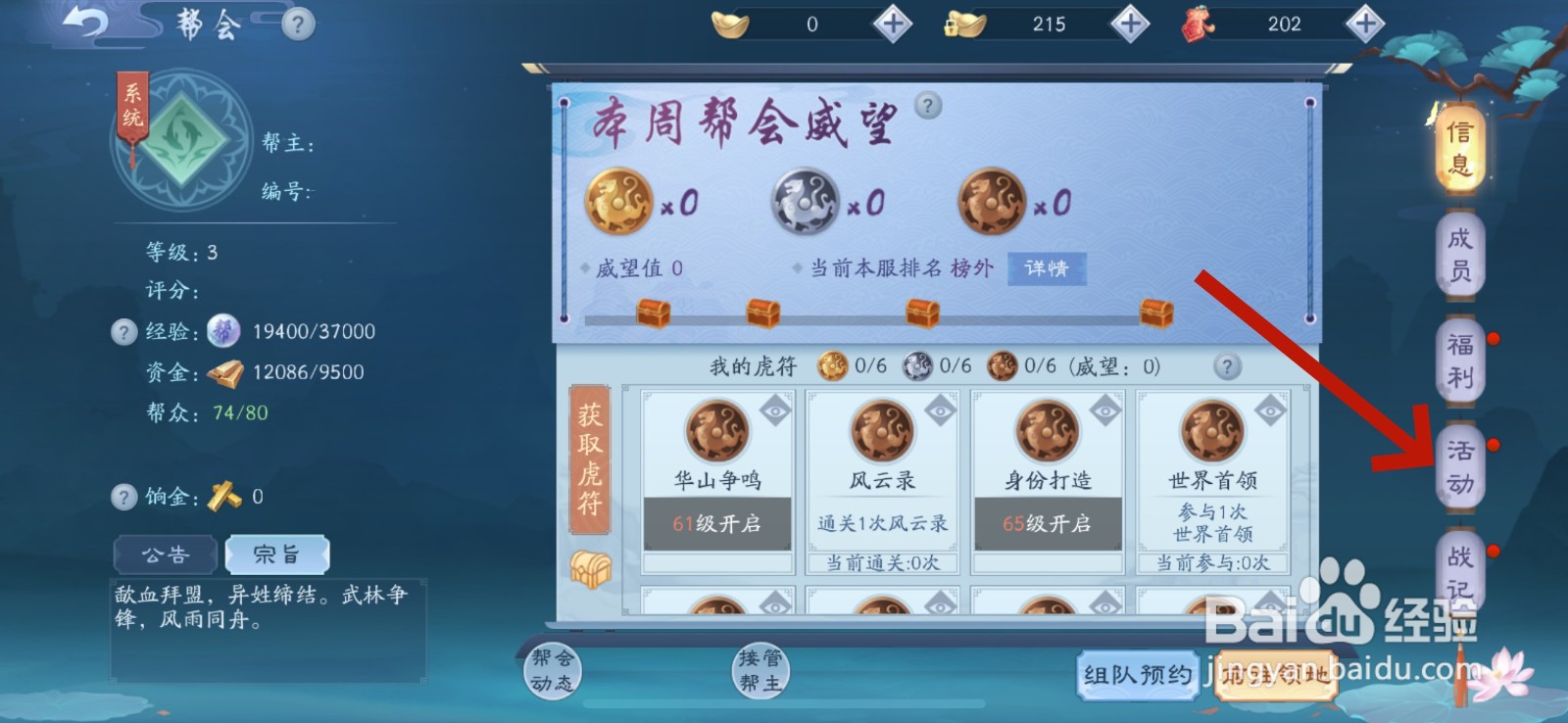Switch to the 公告 tab

[165, 554]
